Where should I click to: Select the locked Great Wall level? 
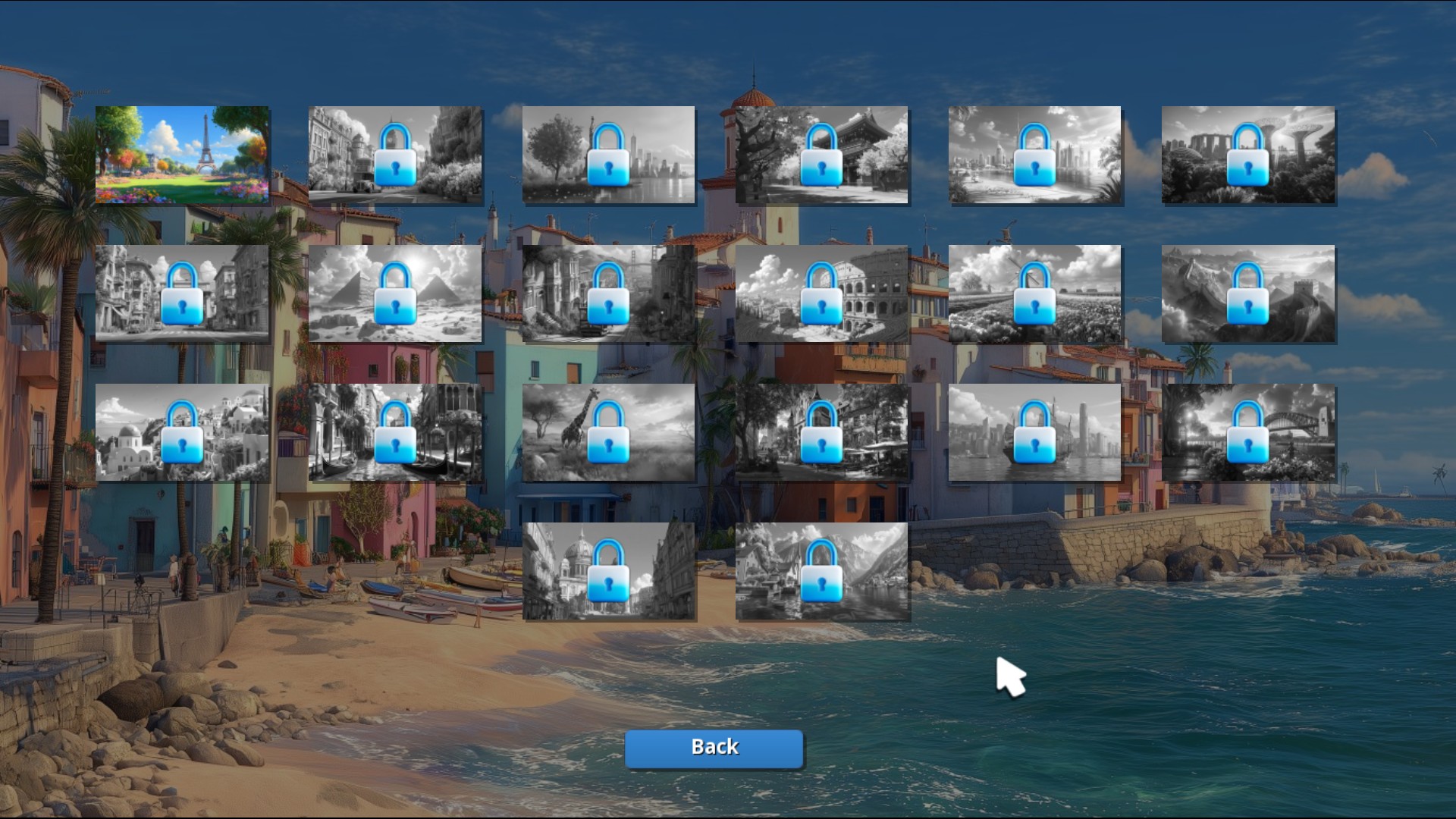click(x=1248, y=293)
